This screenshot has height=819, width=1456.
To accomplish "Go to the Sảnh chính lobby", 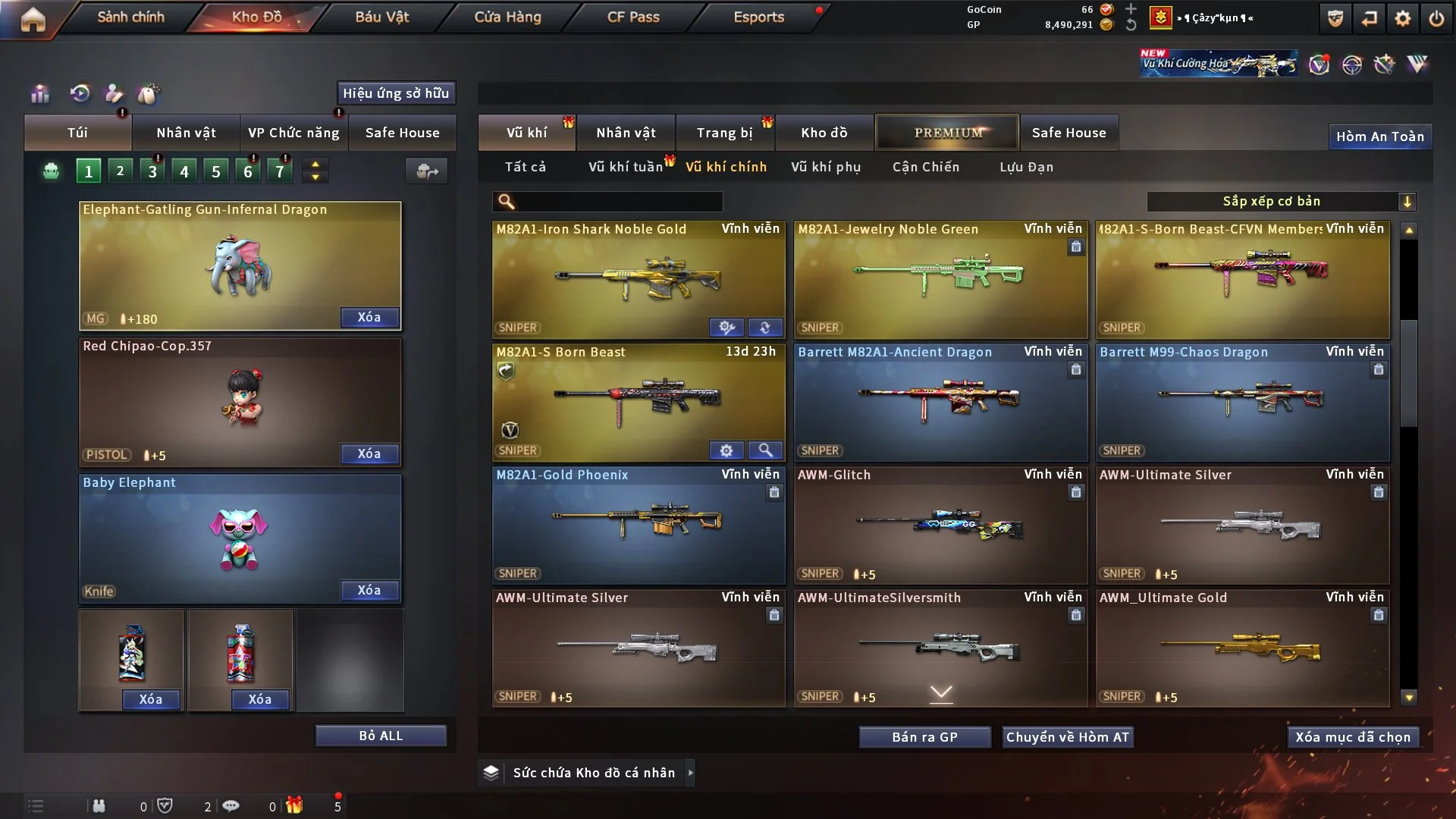I will coord(130,17).
